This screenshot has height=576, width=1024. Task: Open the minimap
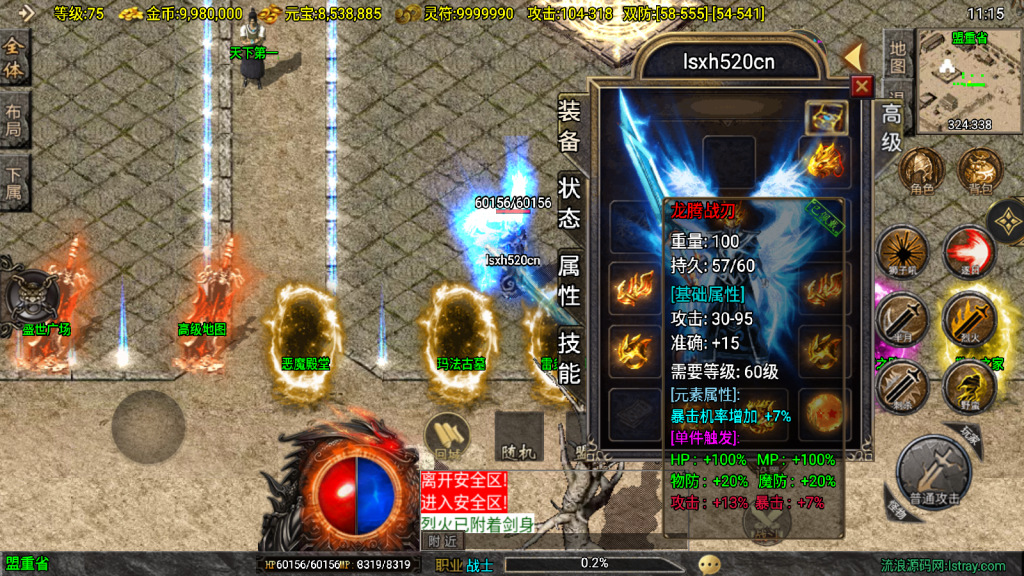click(x=968, y=80)
